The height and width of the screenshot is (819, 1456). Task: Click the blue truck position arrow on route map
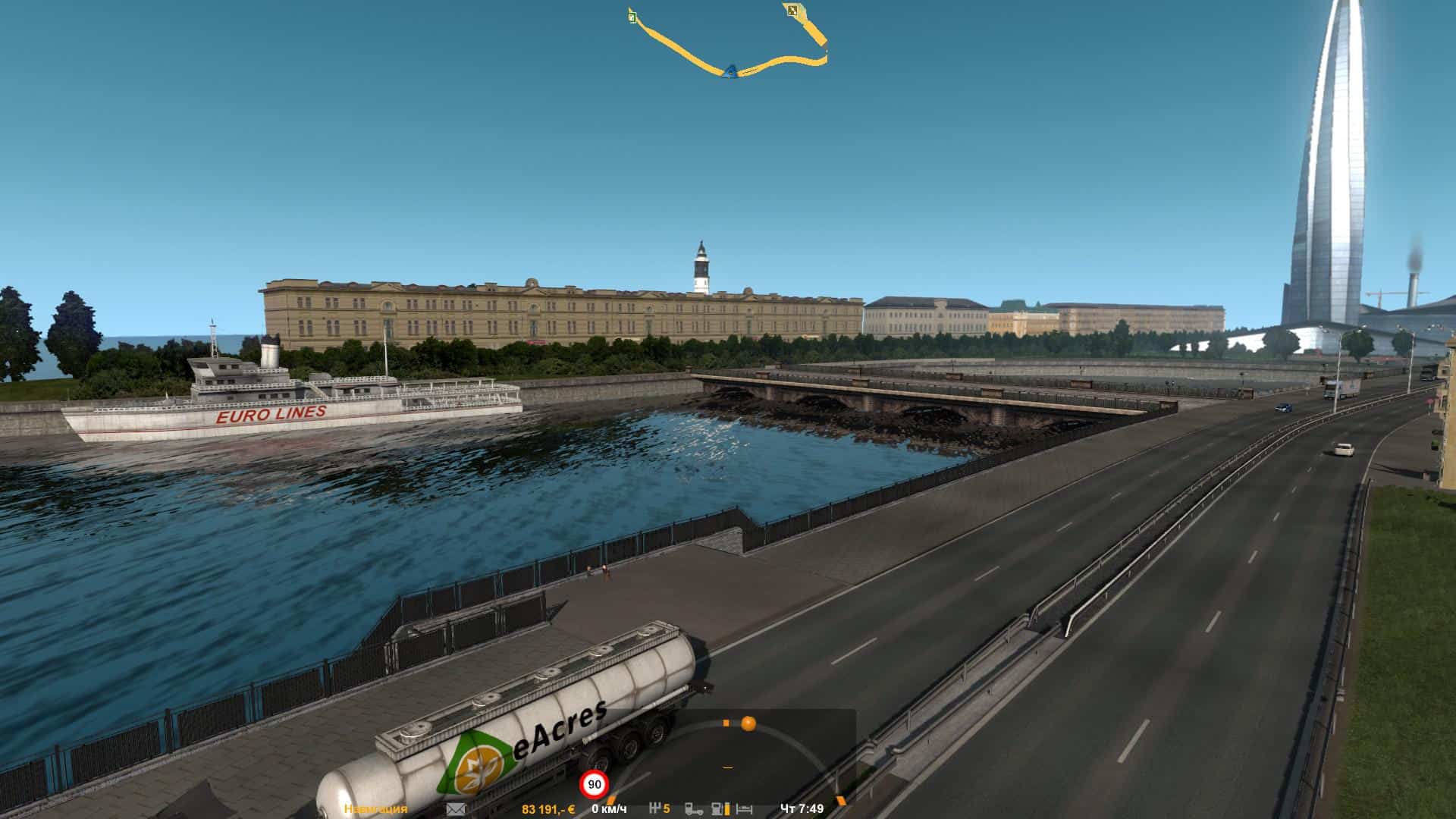[x=730, y=71]
